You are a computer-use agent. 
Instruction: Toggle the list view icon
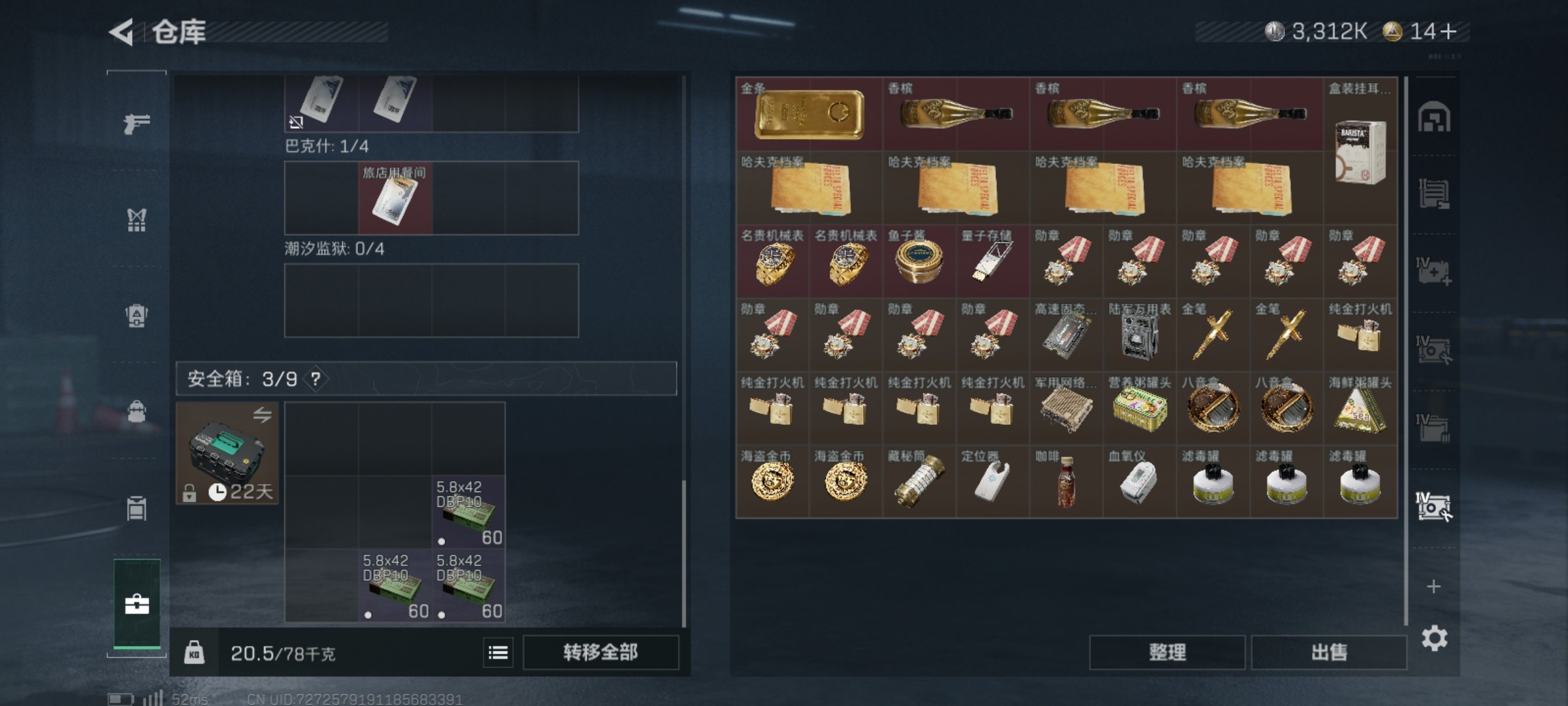[x=498, y=652]
